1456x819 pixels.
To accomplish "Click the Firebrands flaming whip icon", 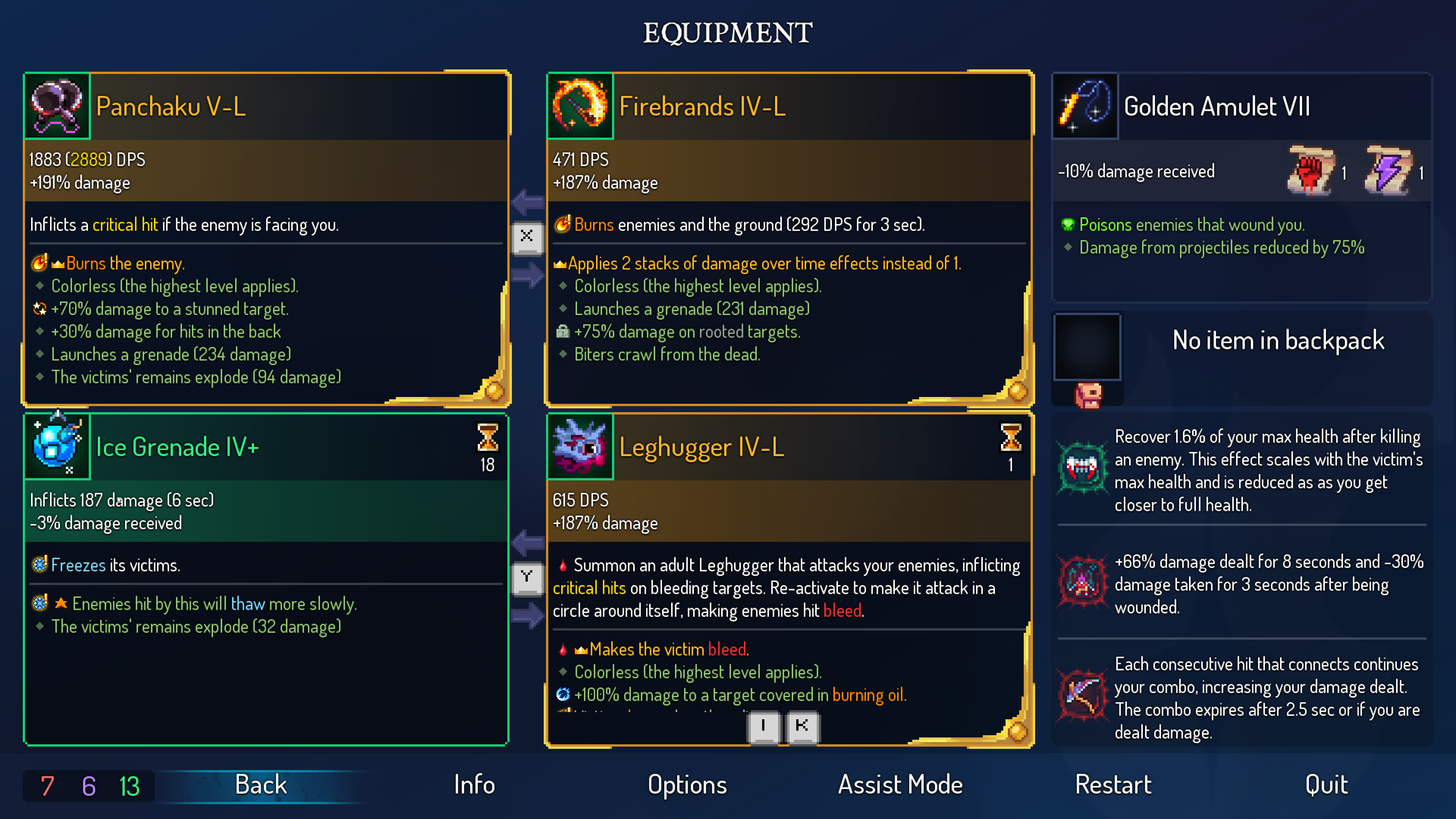I will click(580, 106).
